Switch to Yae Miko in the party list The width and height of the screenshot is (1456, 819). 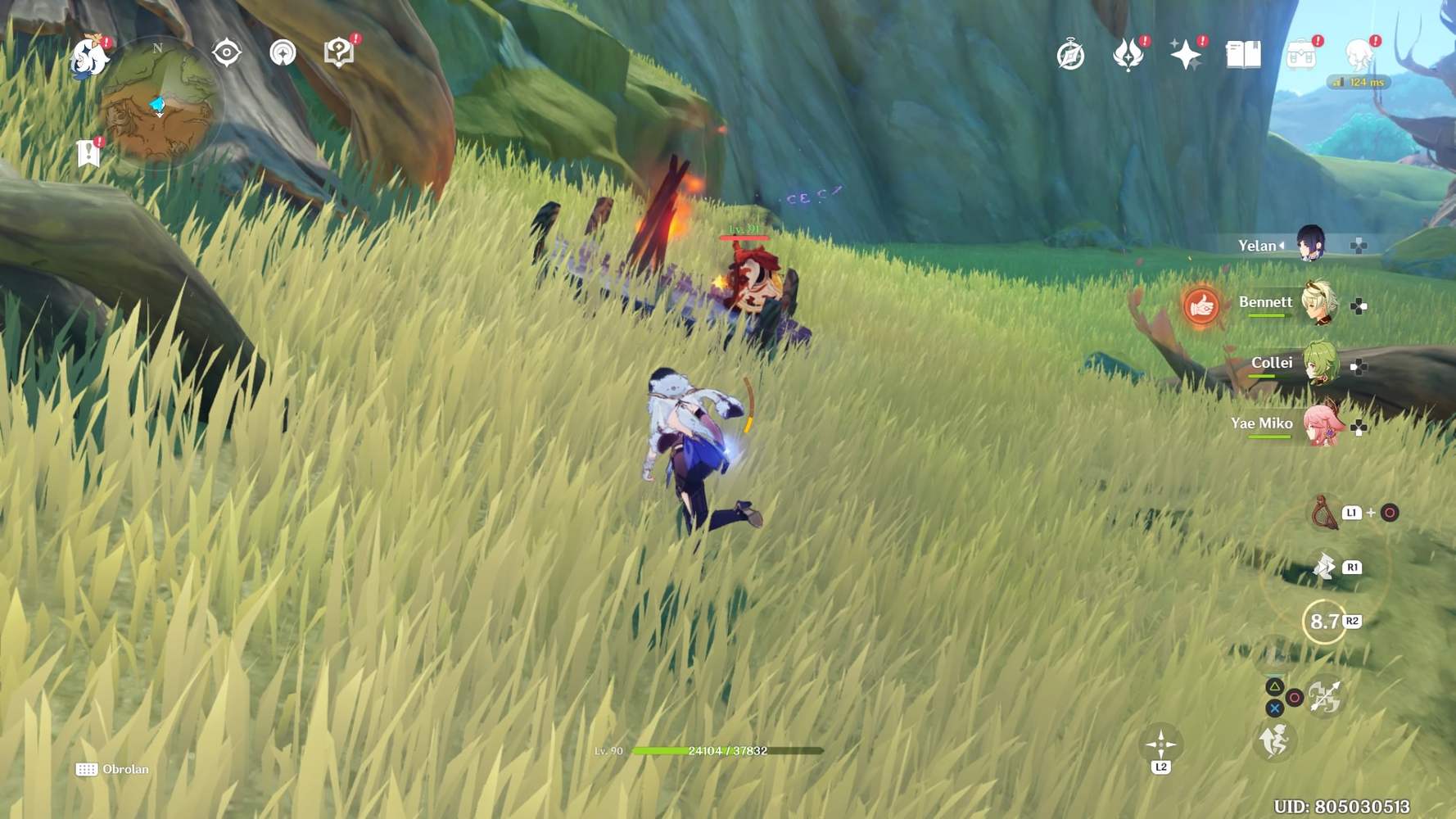point(1320,425)
